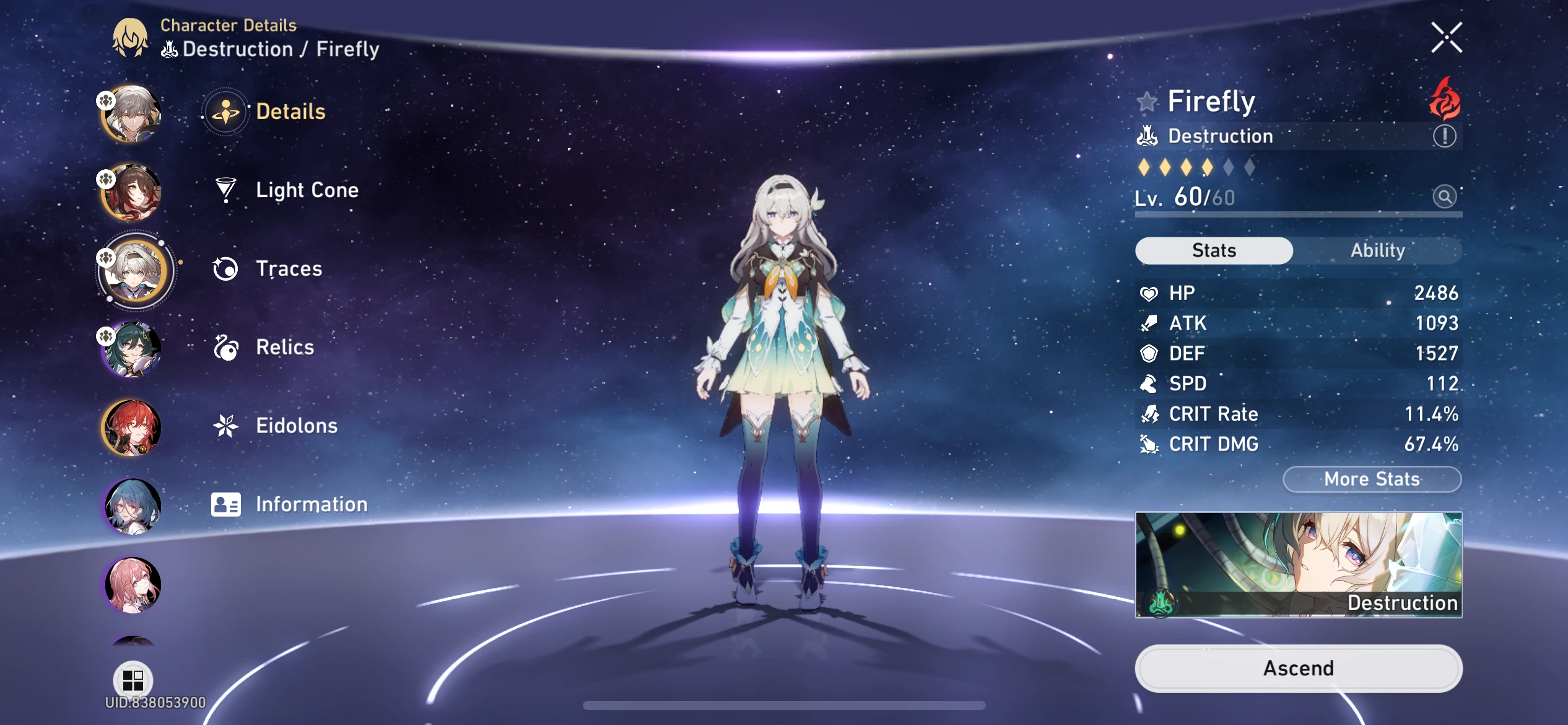This screenshot has height=725, width=1568.
Task: Open the search magnifier next to level
Action: pyautogui.click(x=1445, y=196)
